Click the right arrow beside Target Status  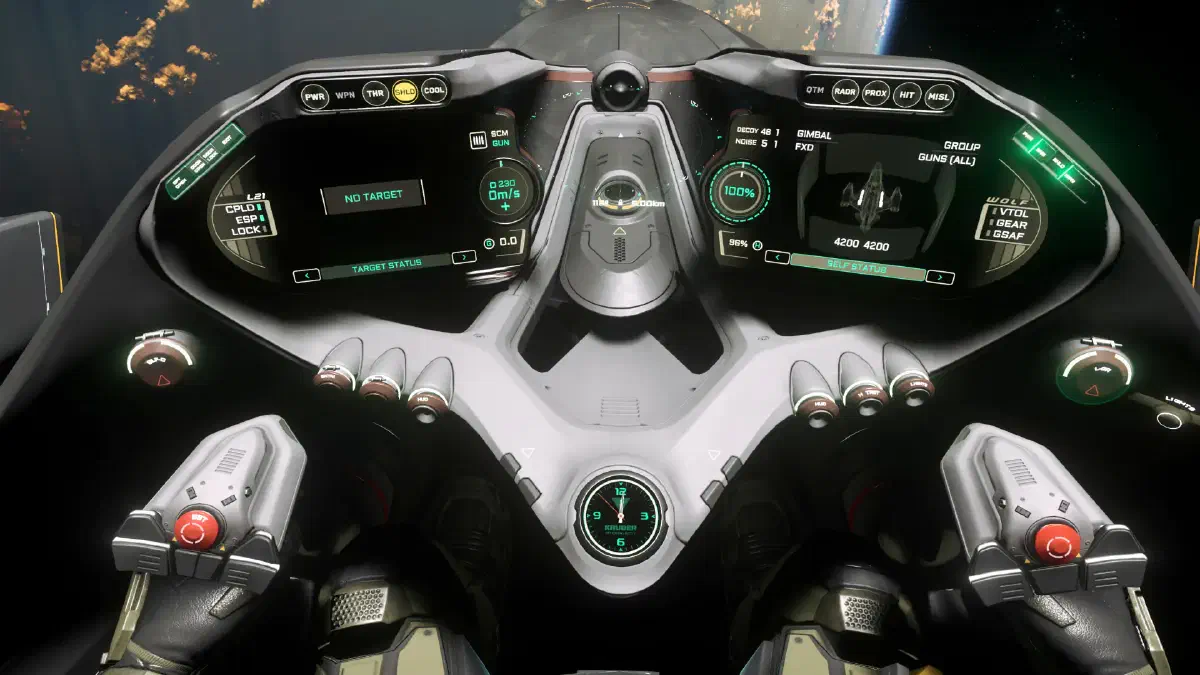(463, 258)
